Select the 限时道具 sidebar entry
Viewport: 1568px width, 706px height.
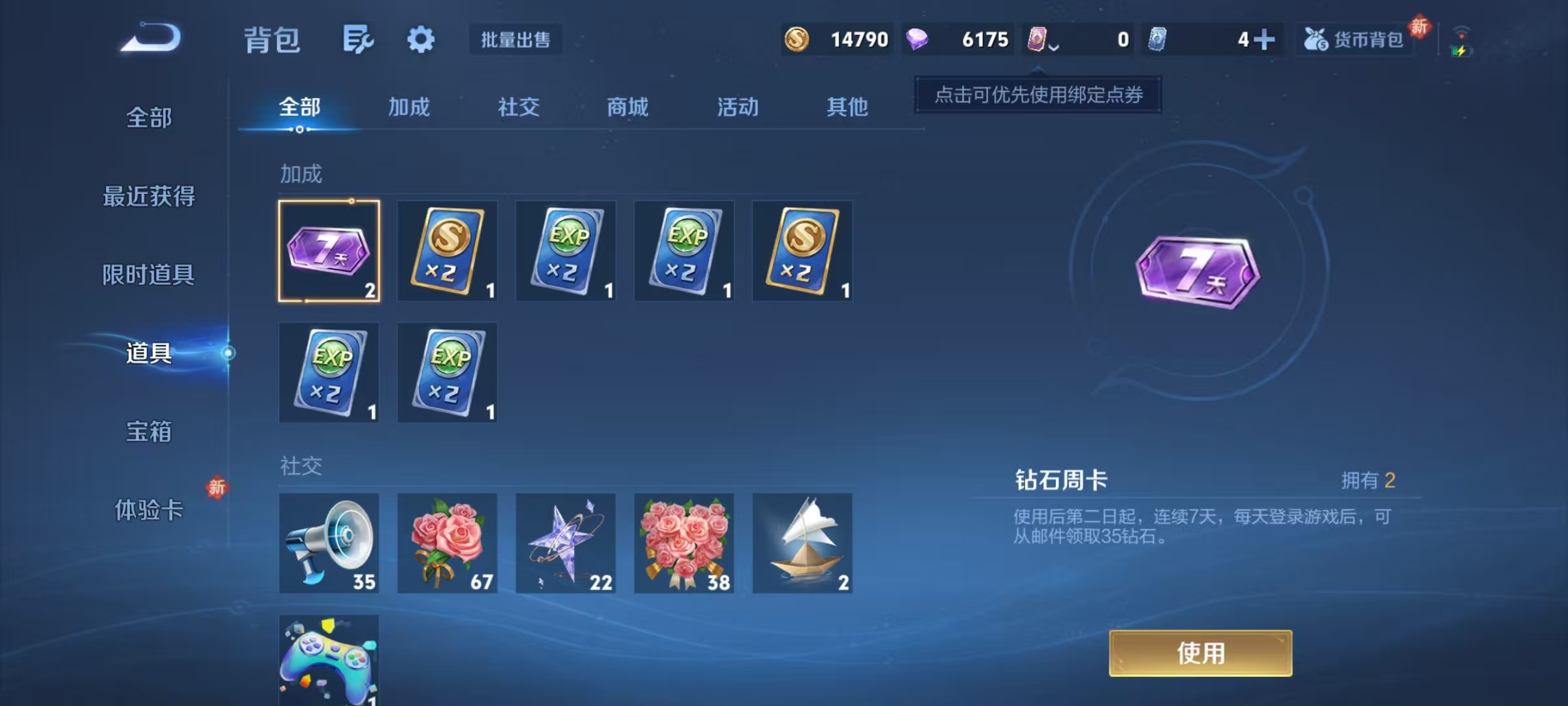pos(149,275)
